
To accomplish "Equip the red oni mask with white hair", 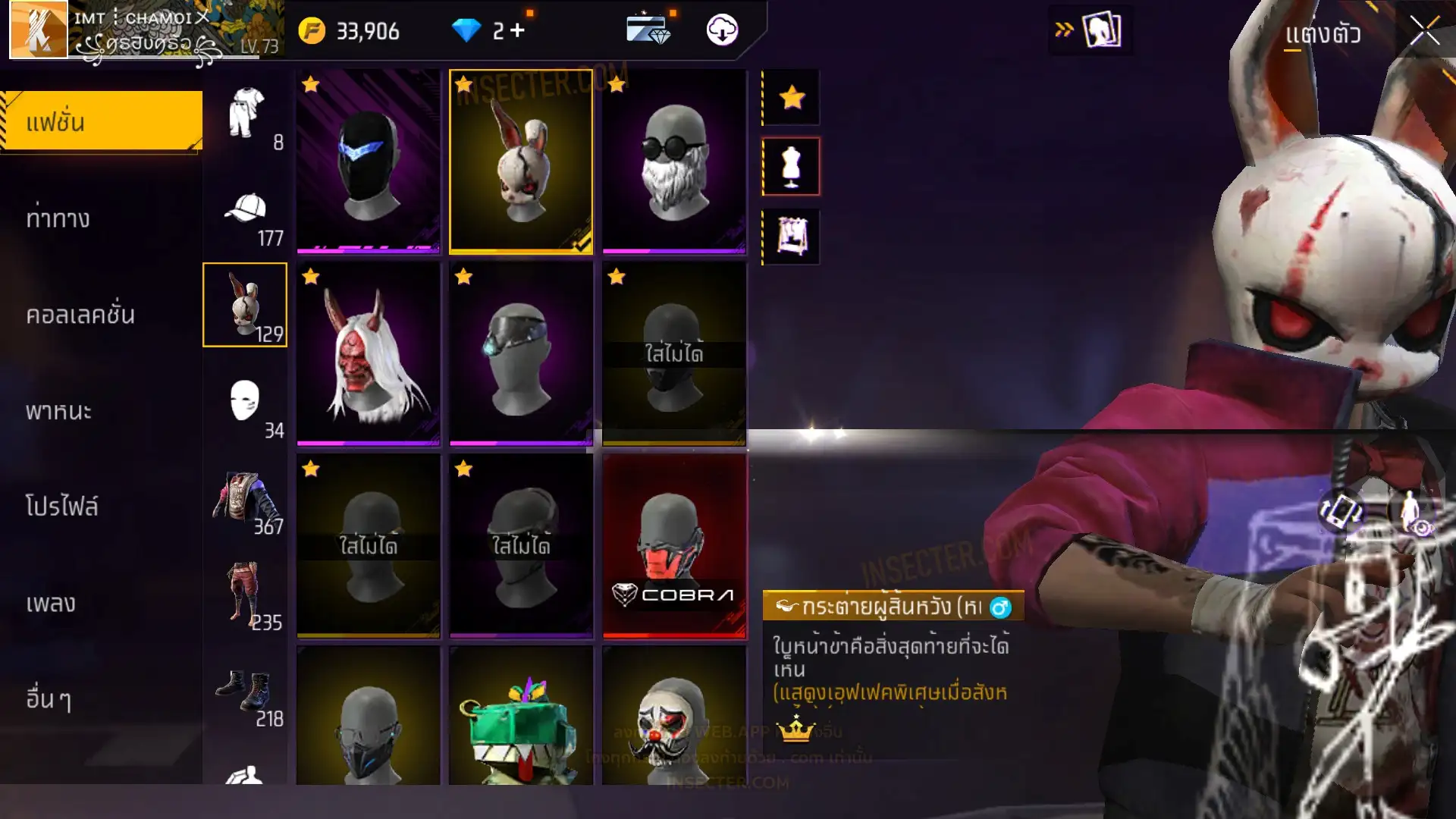I will click(x=369, y=353).
